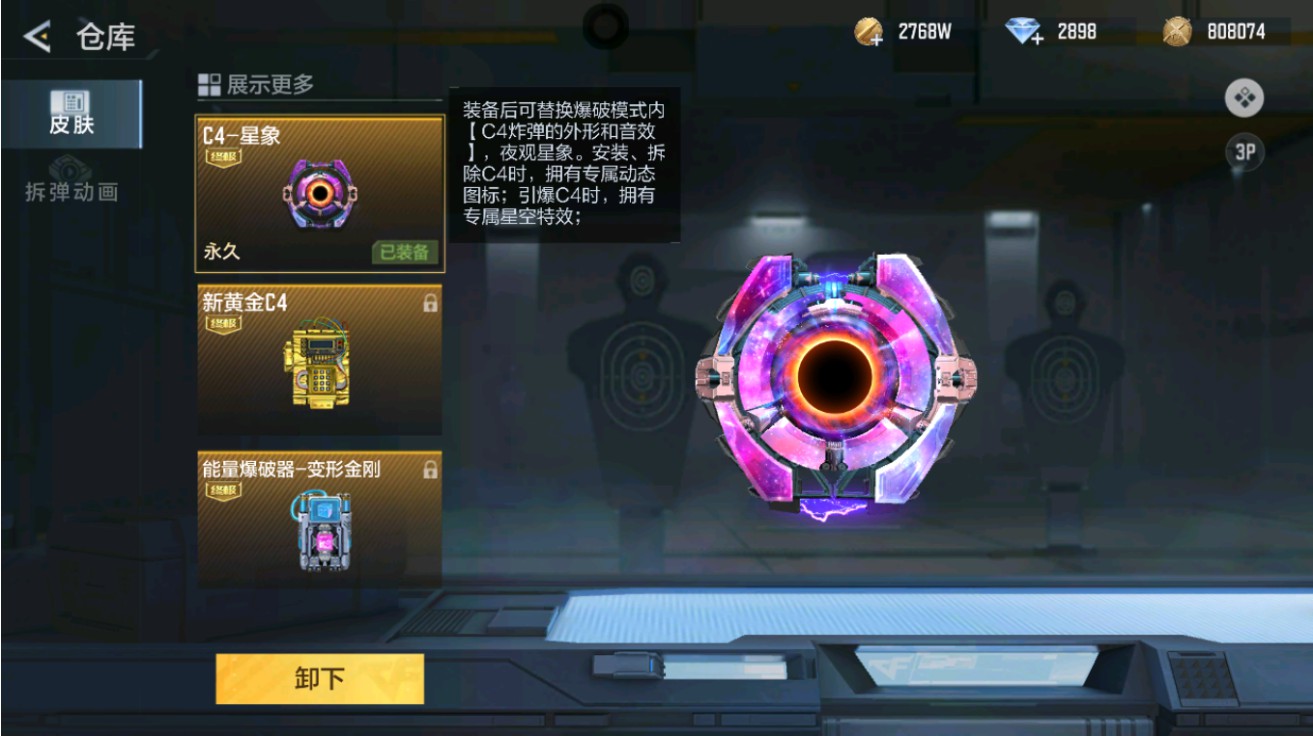Click the lock icon on 能量爆破器-变形金刚

tap(431, 468)
